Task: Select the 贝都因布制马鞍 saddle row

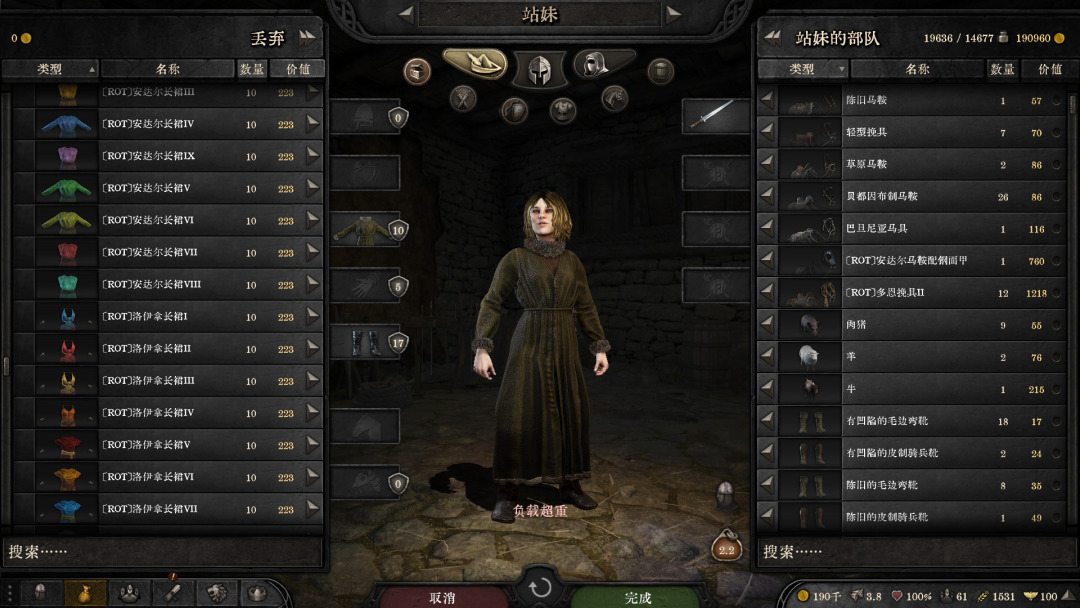Action: pos(915,197)
